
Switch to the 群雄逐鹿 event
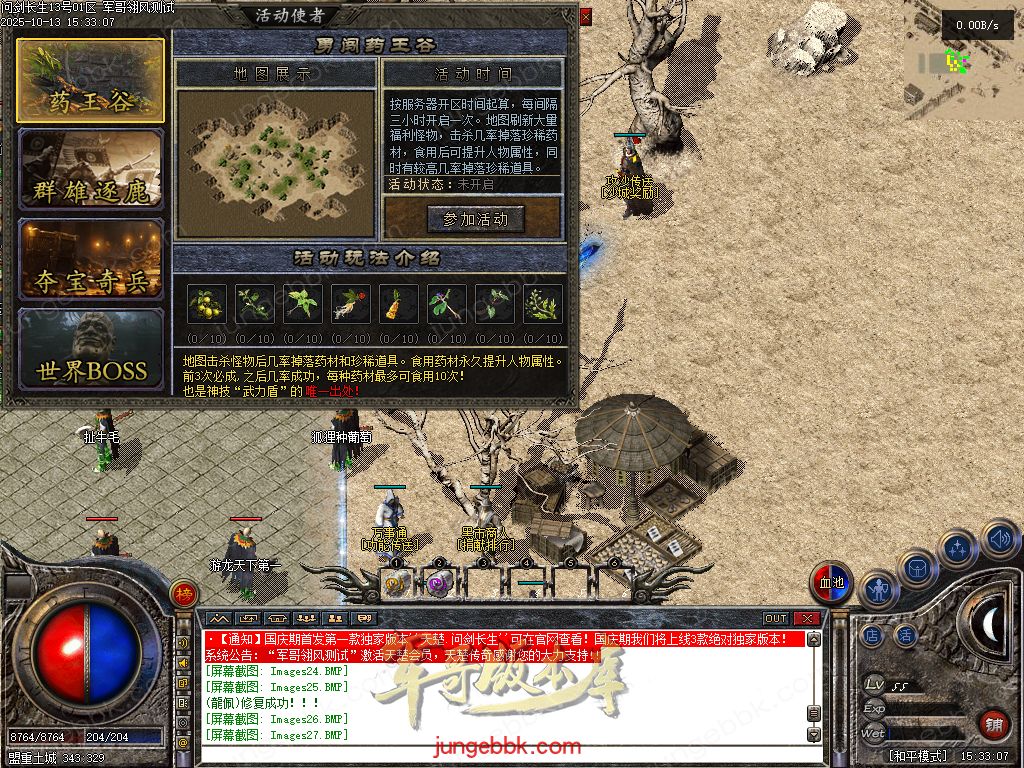pyautogui.click(x=90, y=169)
